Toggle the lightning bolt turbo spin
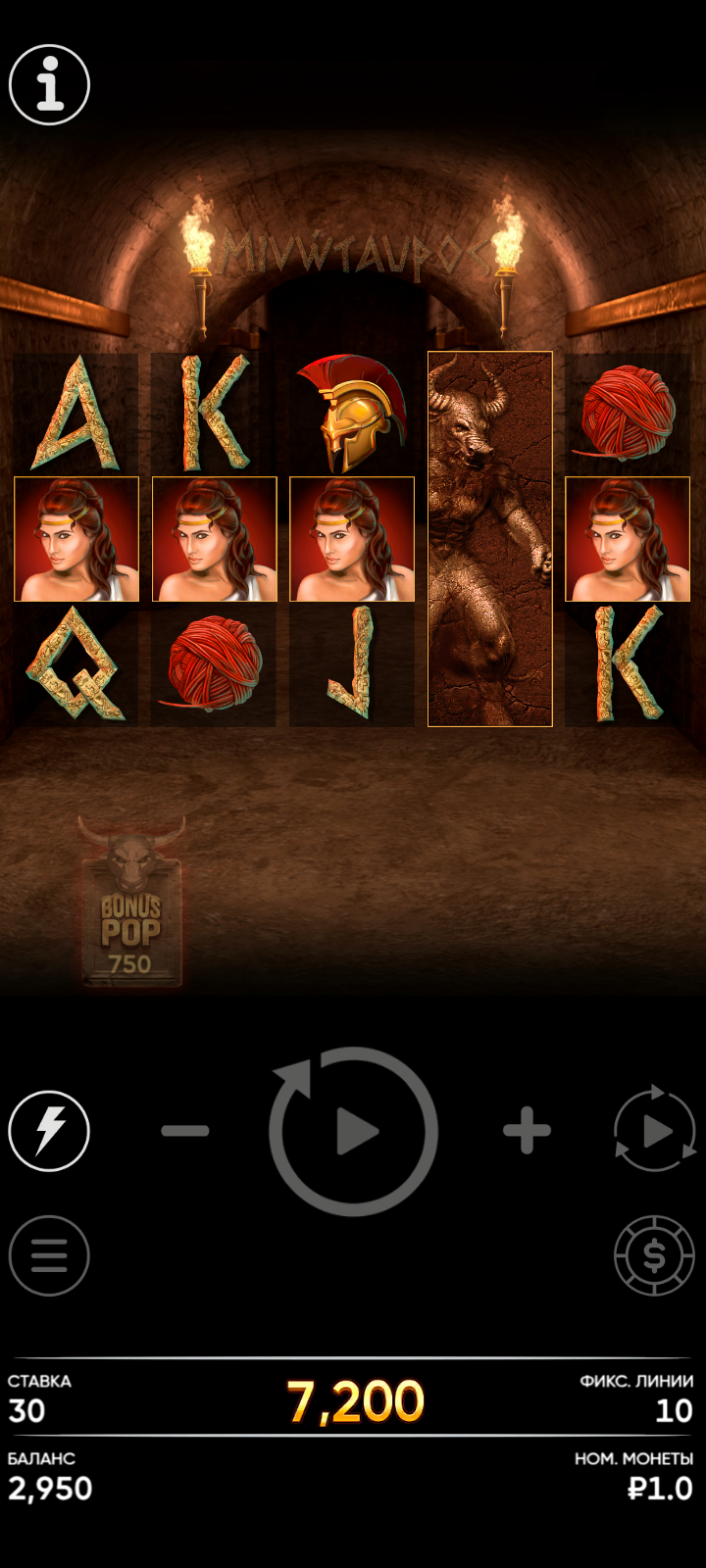 tap(49, 1131)
